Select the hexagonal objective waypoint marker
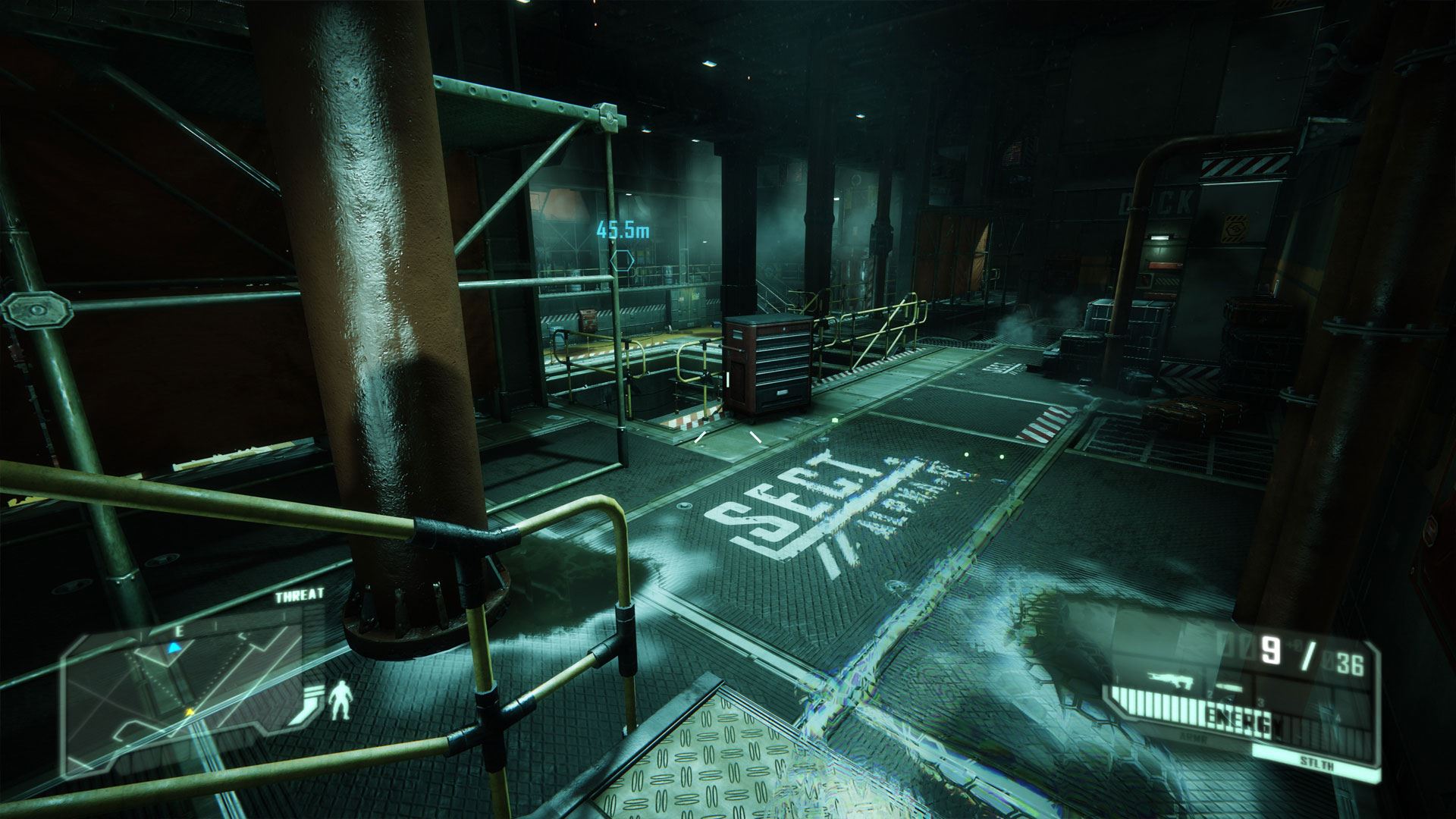Viewport: 1456px width, 819px height. 622,261
